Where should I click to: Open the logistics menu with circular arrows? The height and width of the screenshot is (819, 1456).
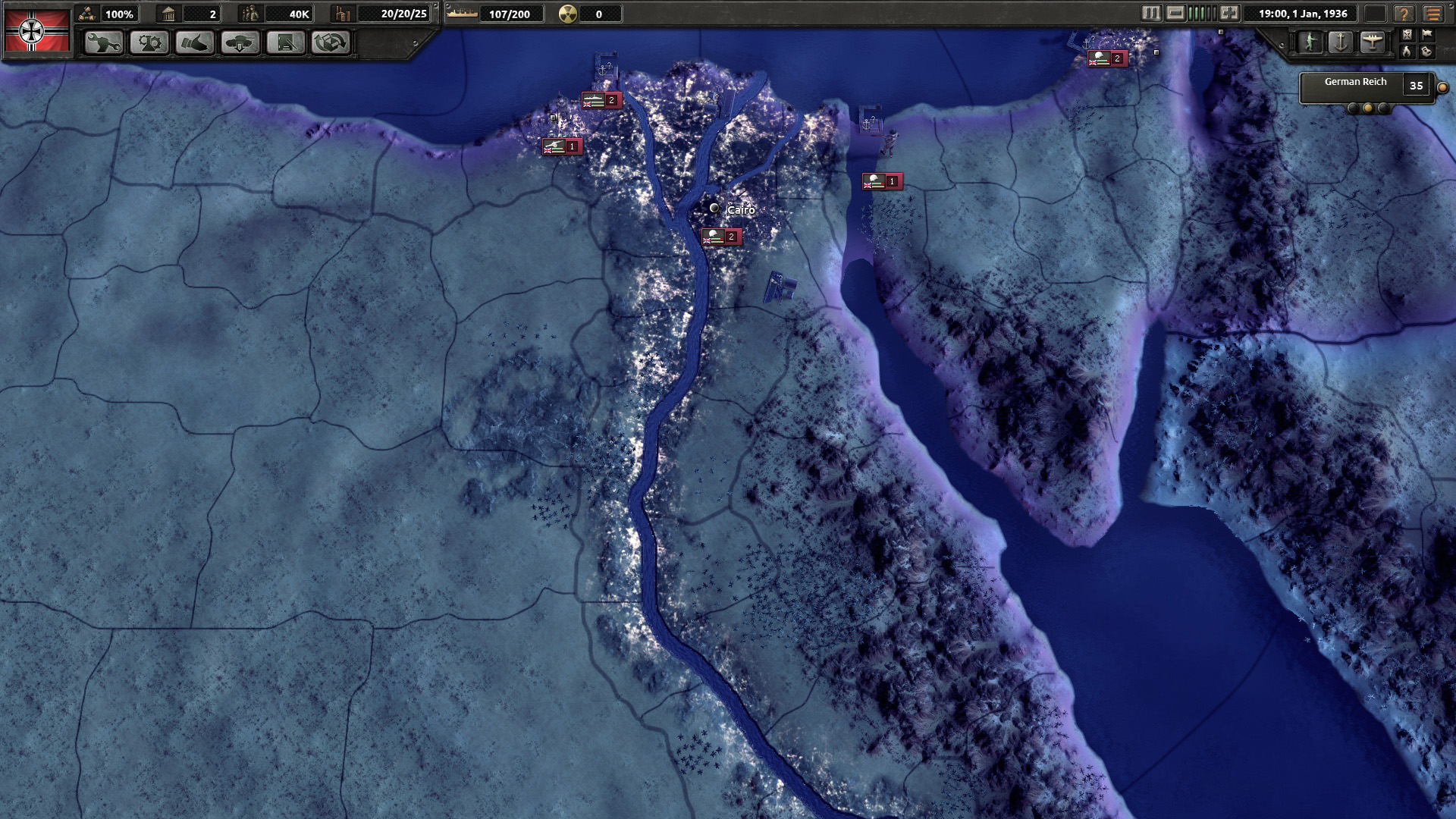331,42
